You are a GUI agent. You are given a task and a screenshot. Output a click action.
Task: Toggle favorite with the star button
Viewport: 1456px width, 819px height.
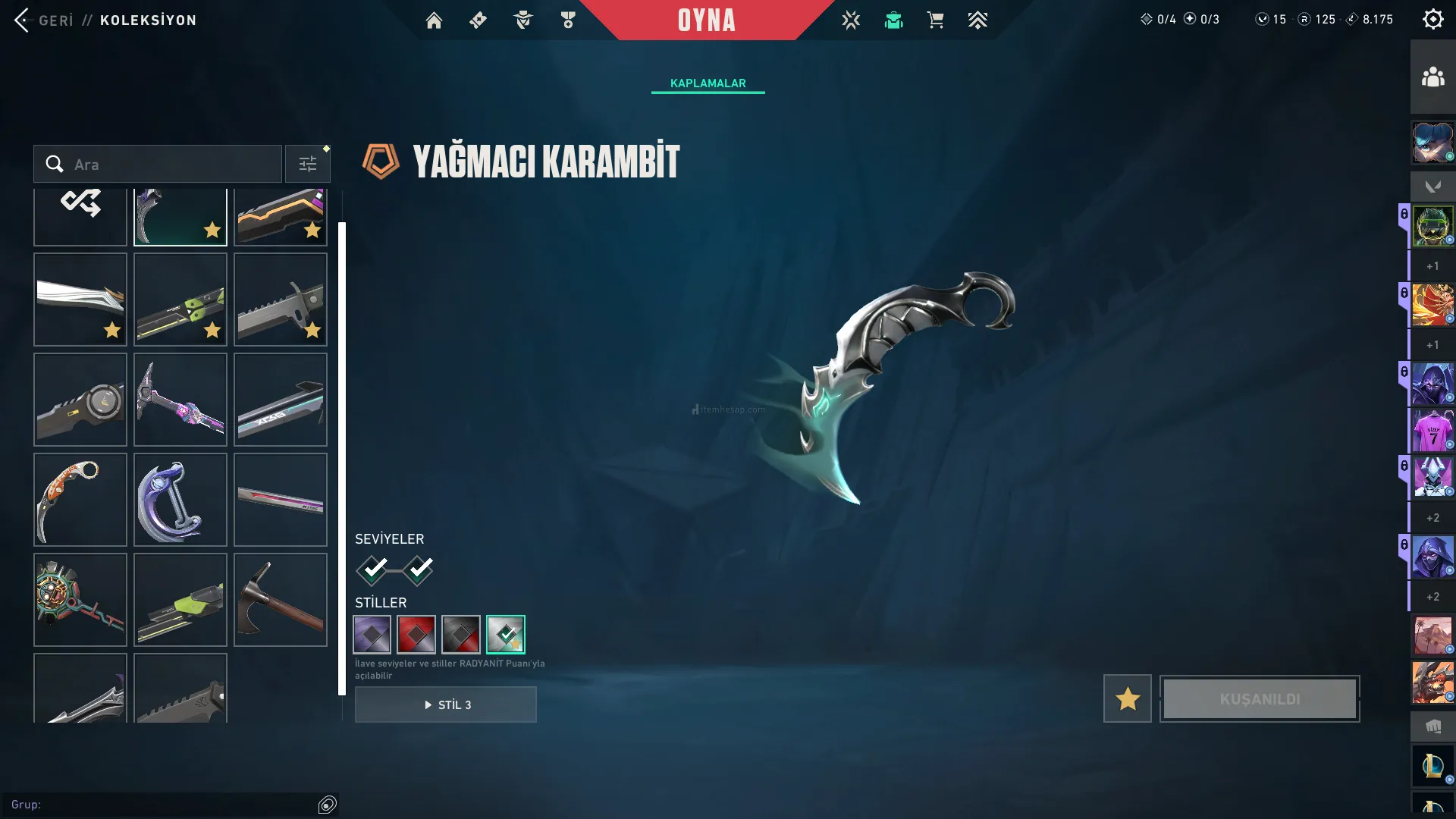[x=1127, y=698]
